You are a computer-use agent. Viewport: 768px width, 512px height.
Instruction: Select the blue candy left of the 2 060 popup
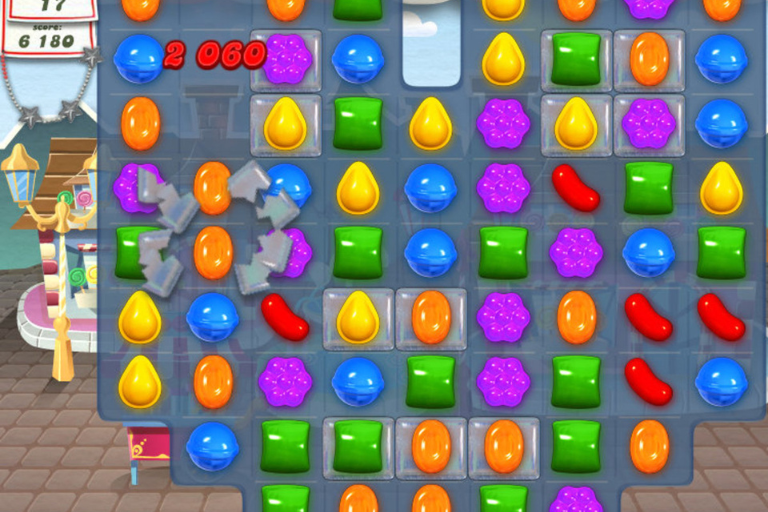pyautogui.click(x=138, y=58)
